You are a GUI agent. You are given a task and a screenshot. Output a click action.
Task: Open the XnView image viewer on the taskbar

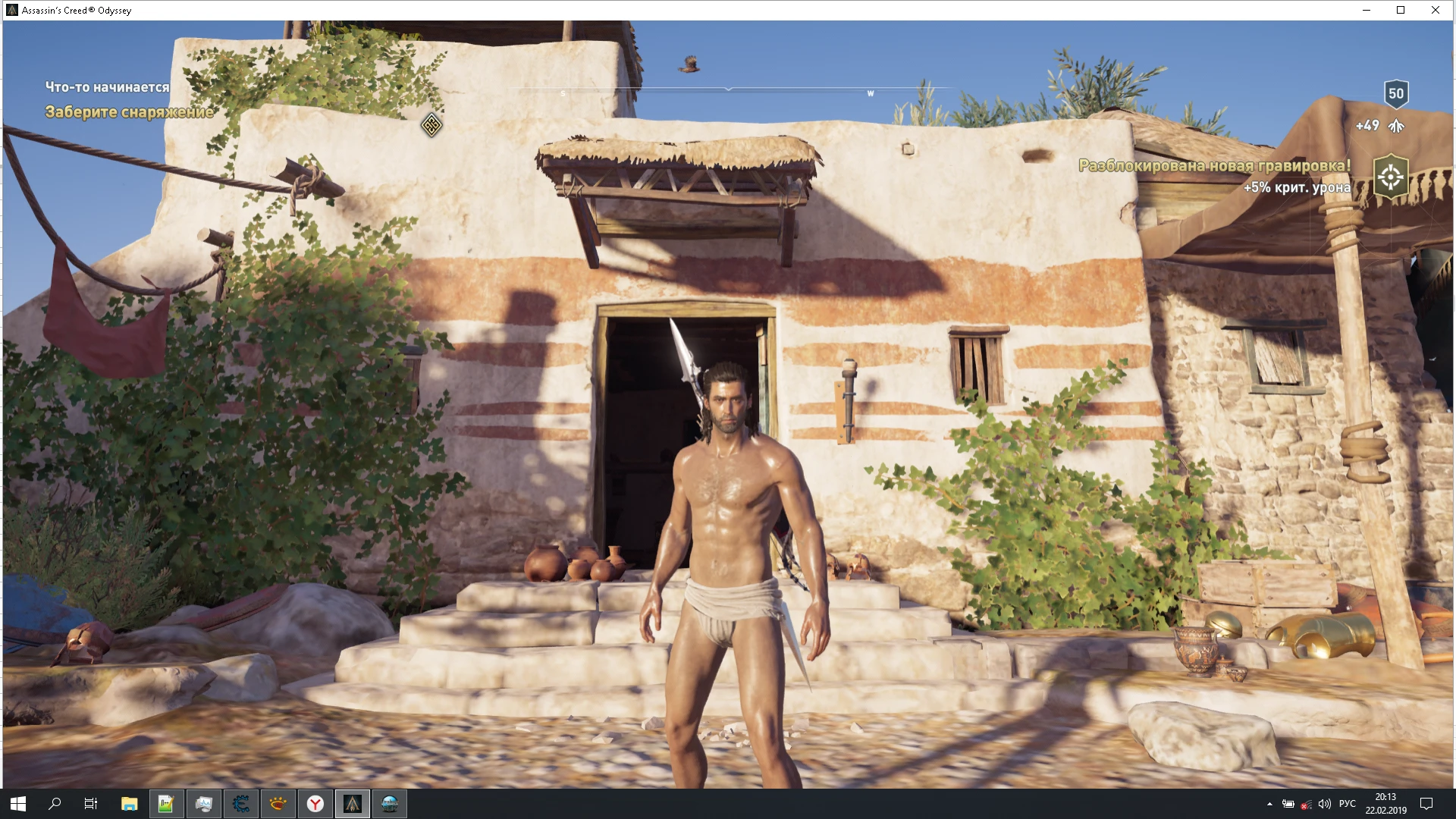click(x=278, y=805)
